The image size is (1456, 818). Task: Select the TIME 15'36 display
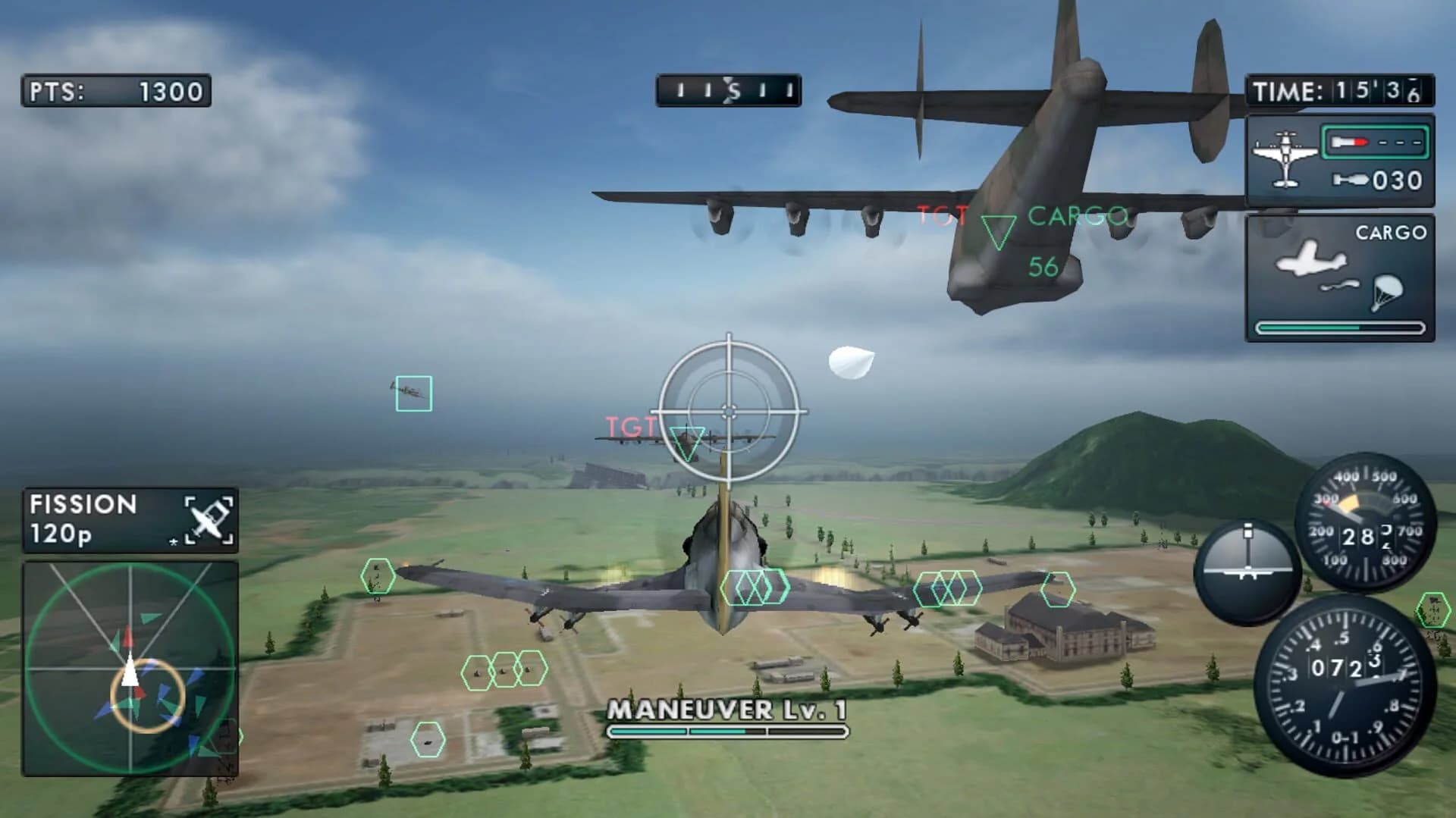click(1342, 91)
